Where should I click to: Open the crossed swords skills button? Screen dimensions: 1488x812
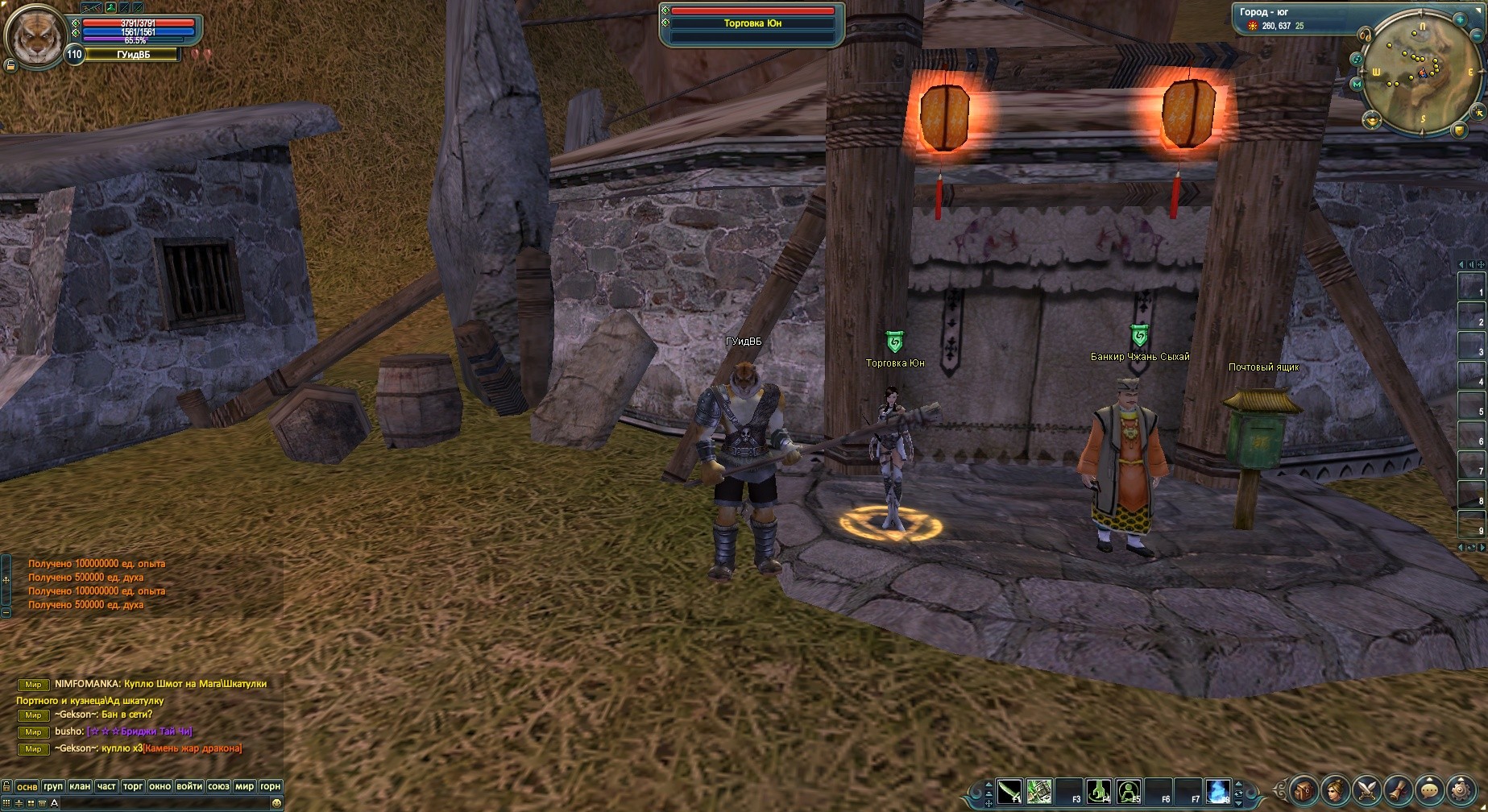[1367, 789]
